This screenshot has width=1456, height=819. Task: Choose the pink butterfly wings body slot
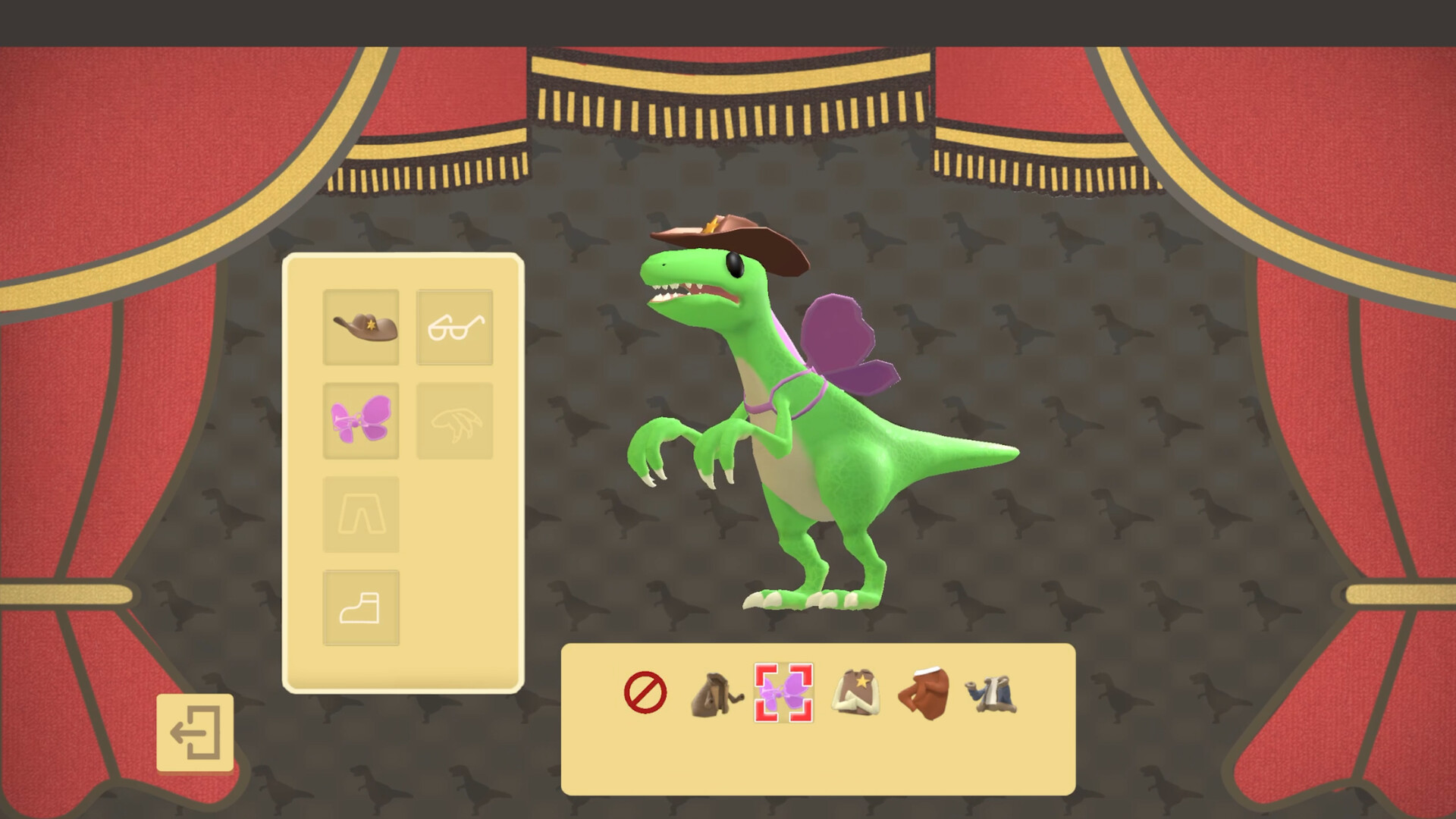coord(361,421)
